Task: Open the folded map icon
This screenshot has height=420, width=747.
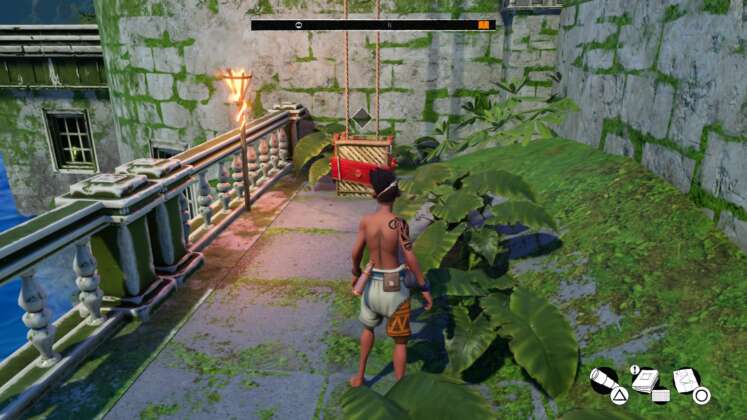Action: point(687,379)
